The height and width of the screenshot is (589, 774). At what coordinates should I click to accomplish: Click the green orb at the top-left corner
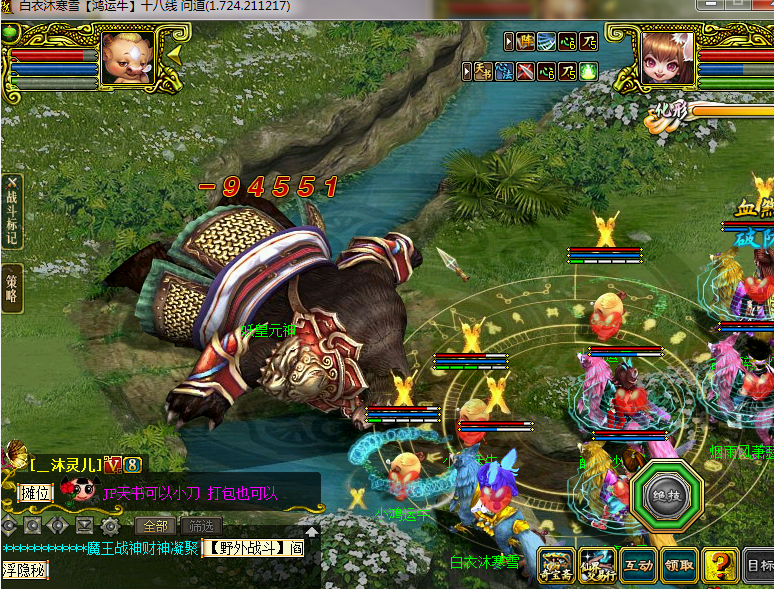point(11,32)
